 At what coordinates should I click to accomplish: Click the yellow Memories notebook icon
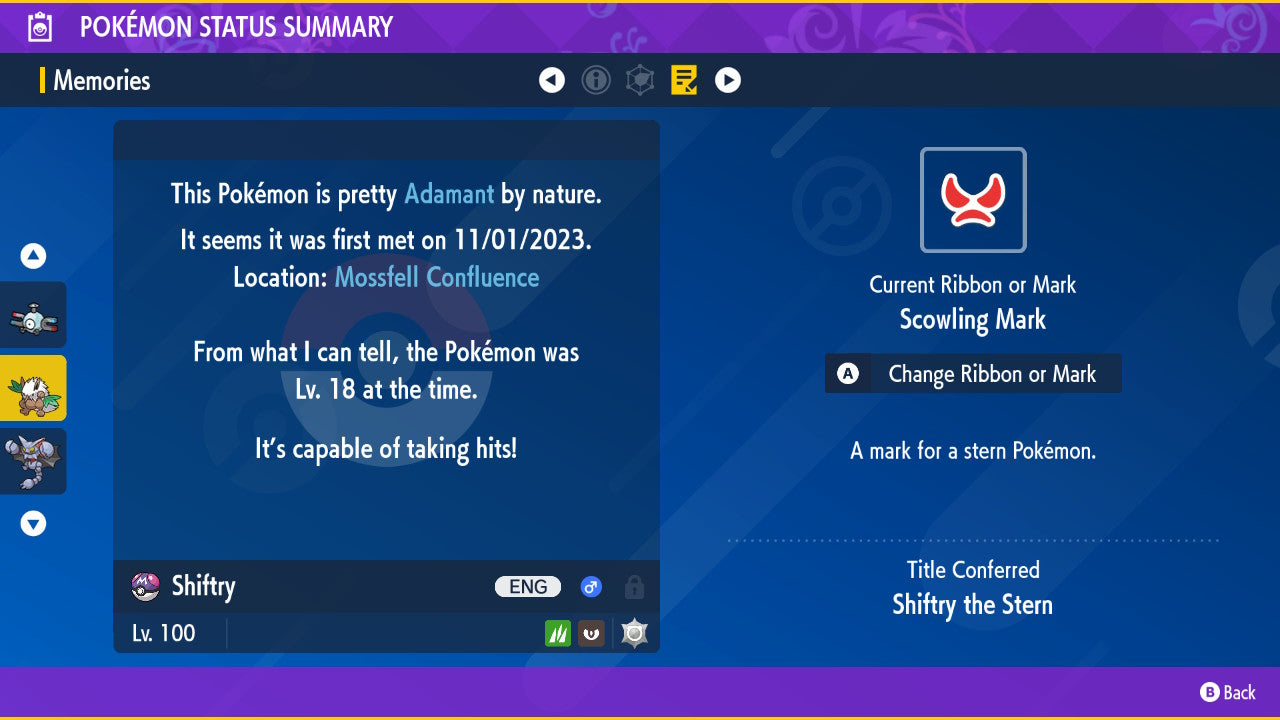[x=684, y=80]
